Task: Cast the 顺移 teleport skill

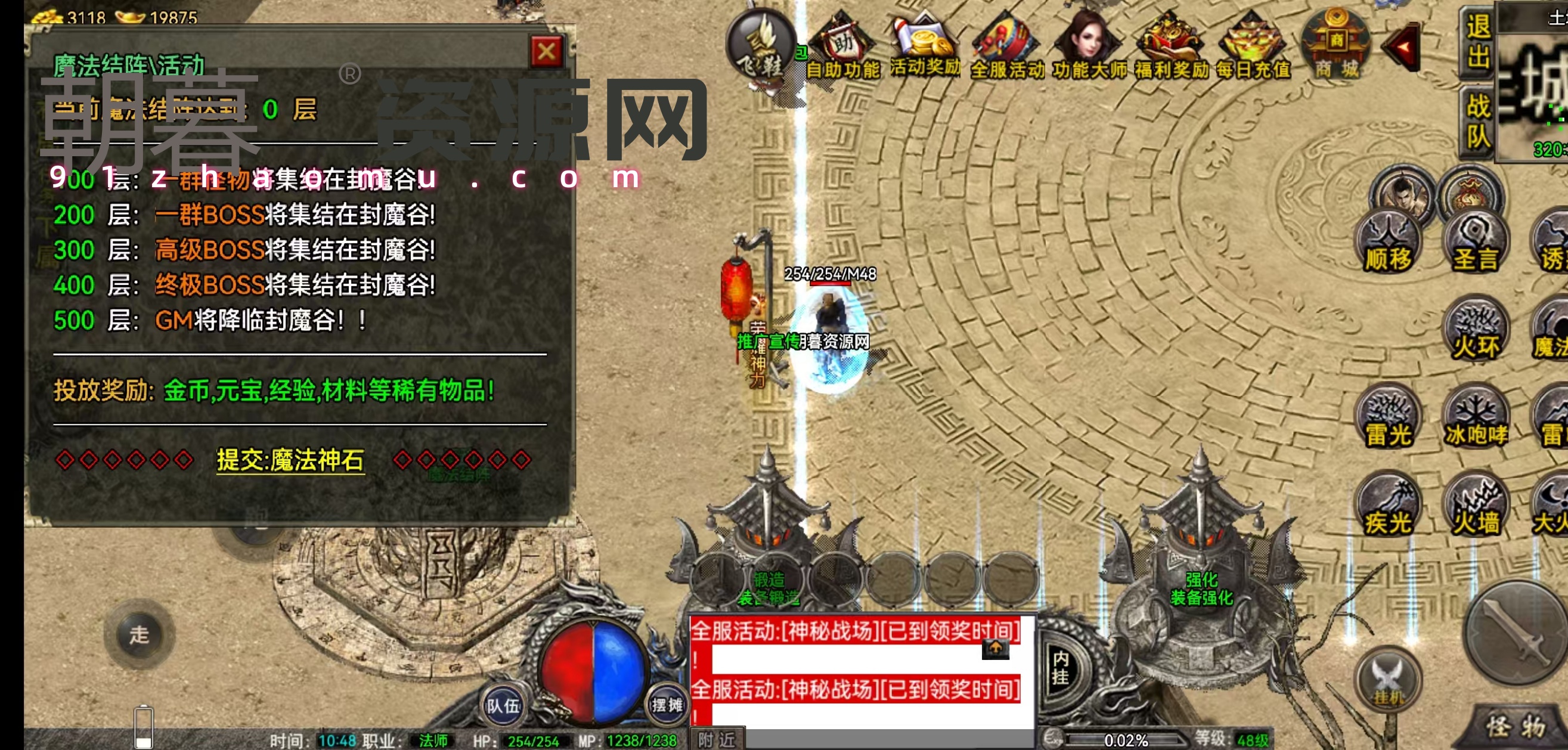Action: [x=1388, y=243]
